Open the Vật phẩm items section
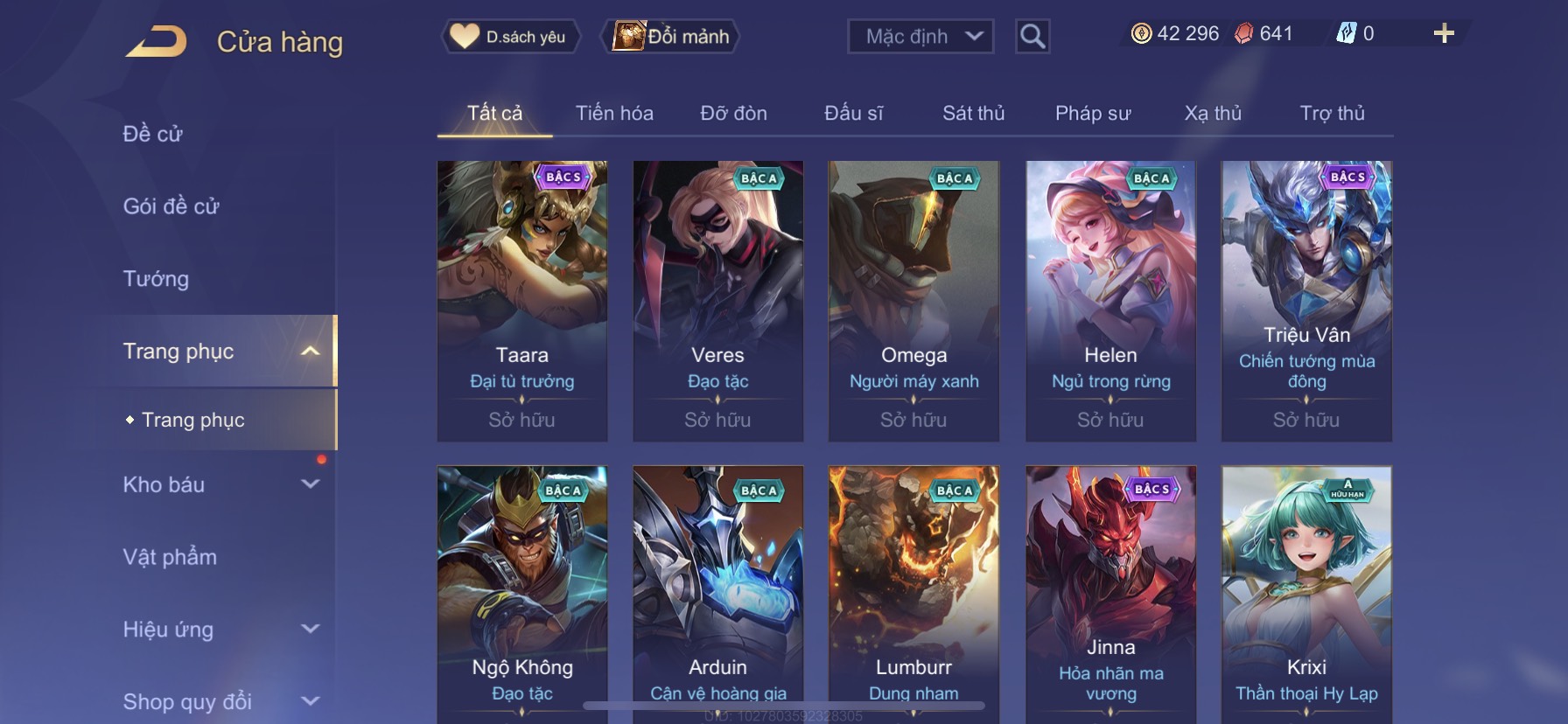 pos(170,557)
